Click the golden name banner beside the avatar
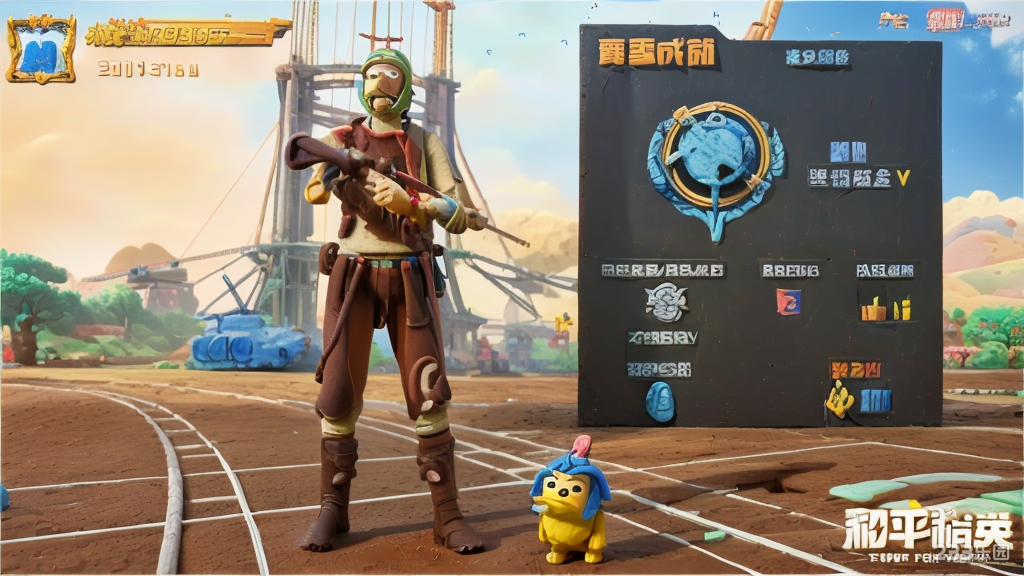 (186, 34)
